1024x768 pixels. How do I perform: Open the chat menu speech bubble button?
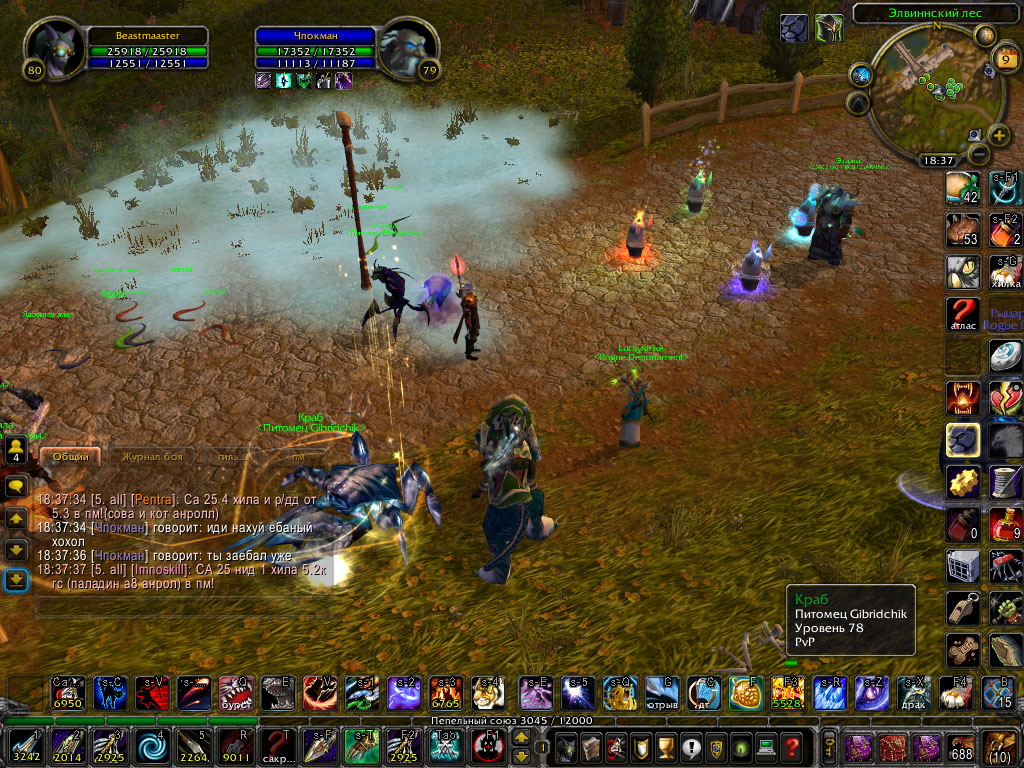tap(16, 486)
